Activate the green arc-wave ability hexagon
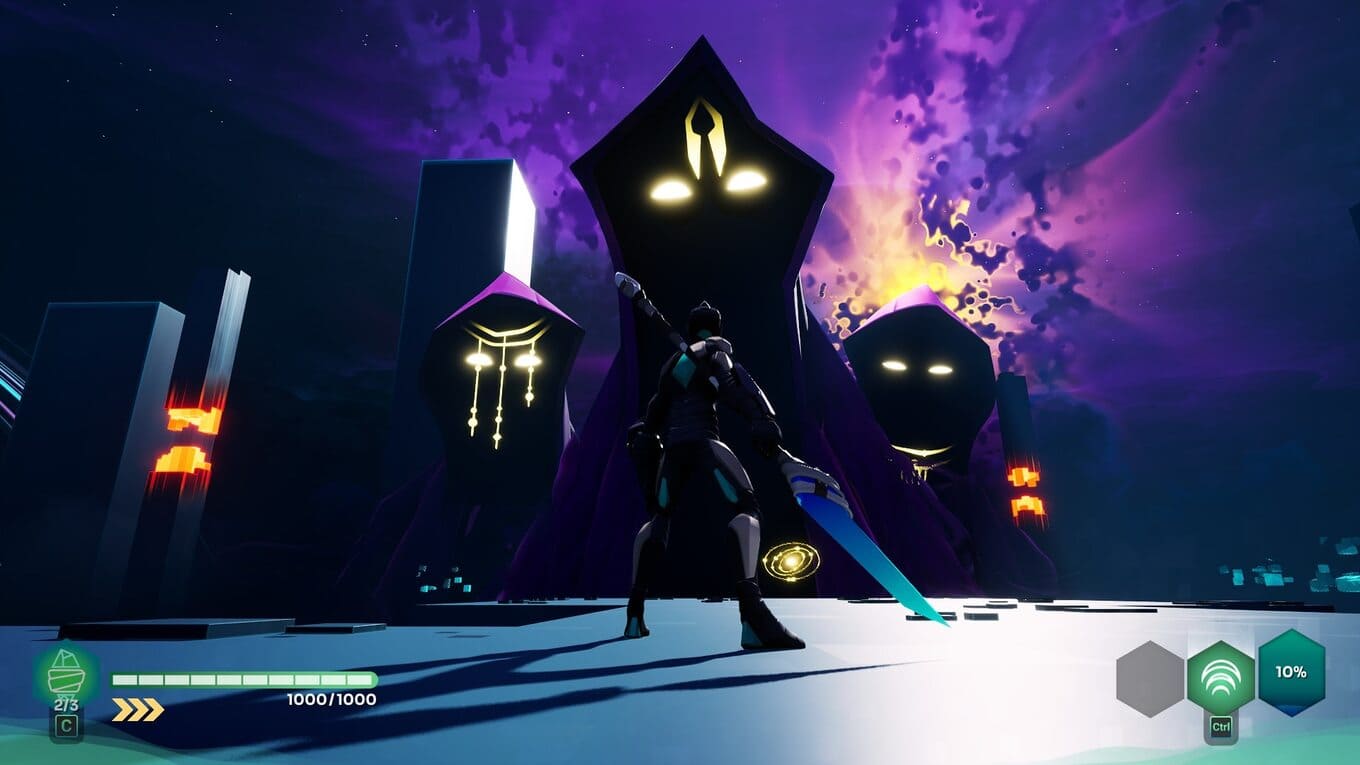This screenshot has height=765, width=1360. coord(1220,677)
